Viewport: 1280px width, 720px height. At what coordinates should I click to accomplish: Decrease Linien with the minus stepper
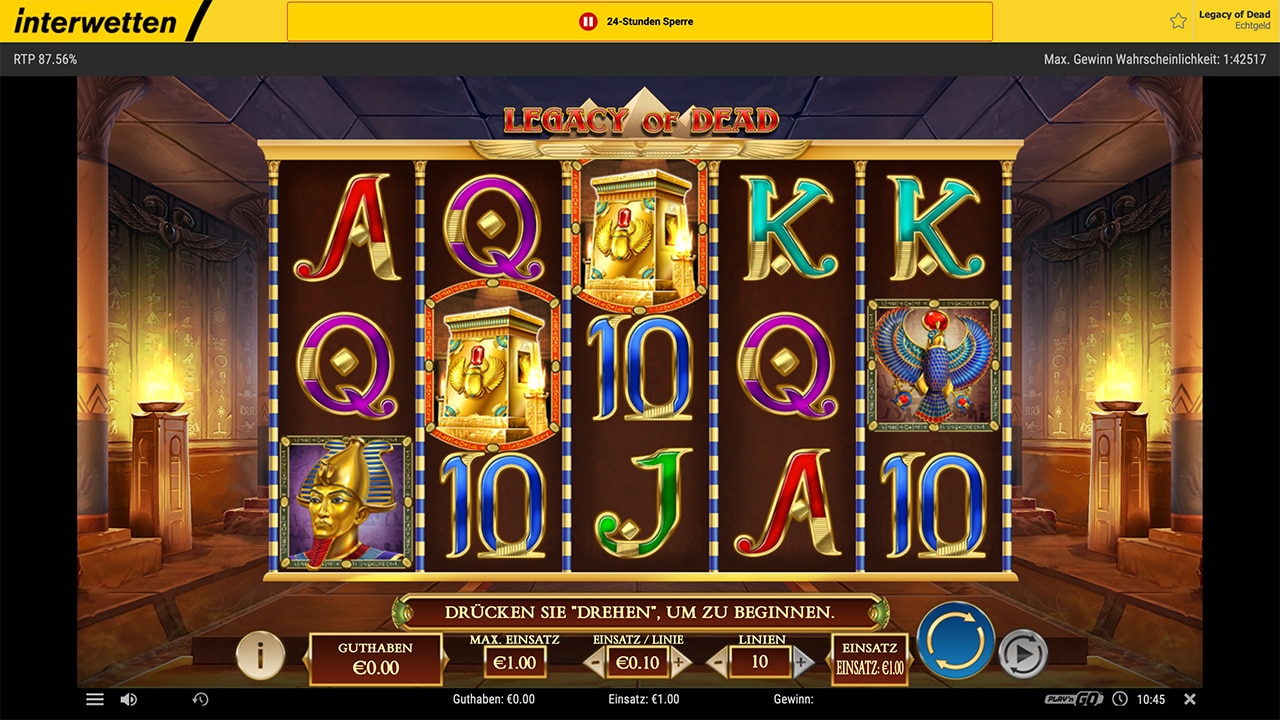point(716,661)
